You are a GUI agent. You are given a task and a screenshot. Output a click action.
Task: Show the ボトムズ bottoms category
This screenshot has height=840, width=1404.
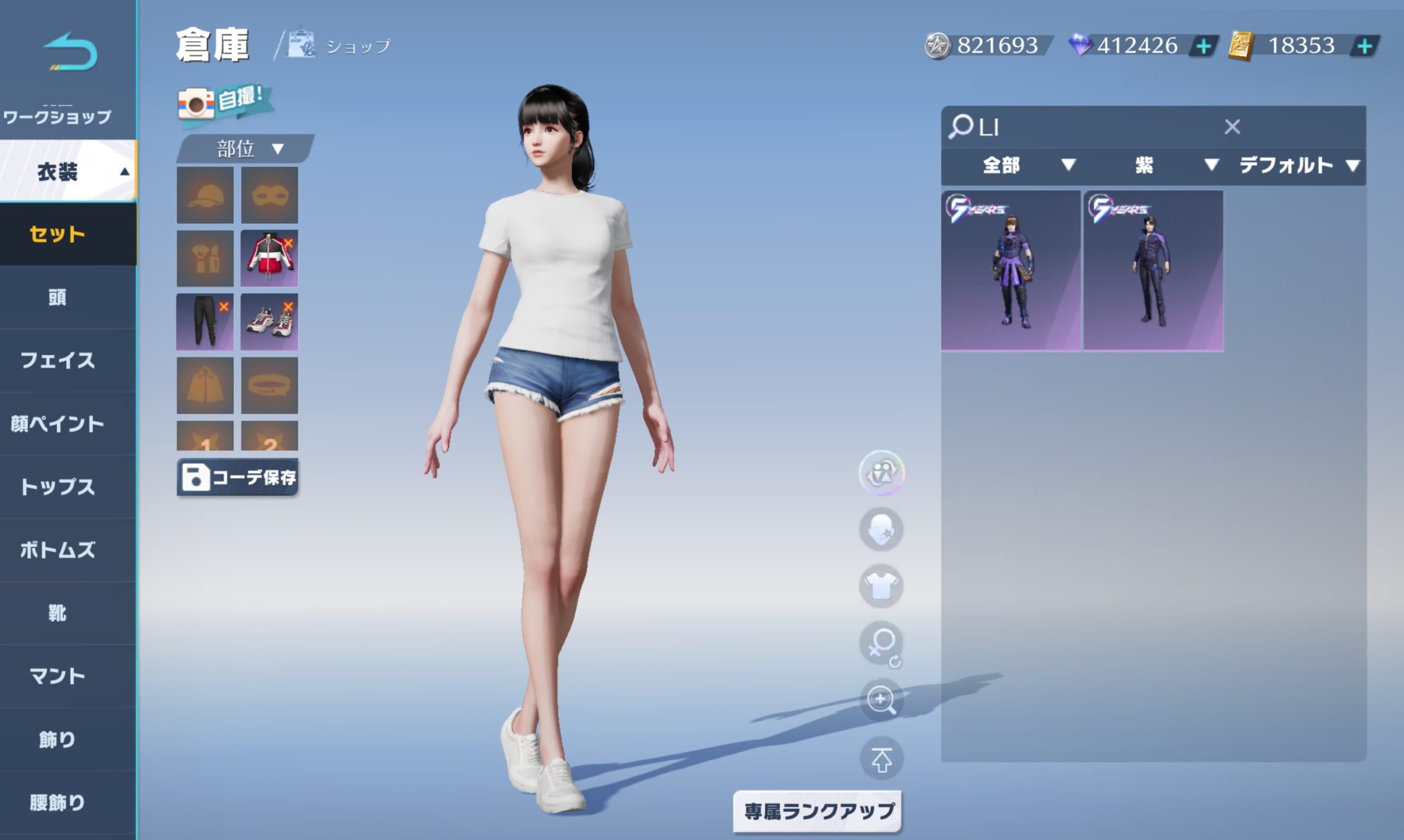(x=58, y=549)
